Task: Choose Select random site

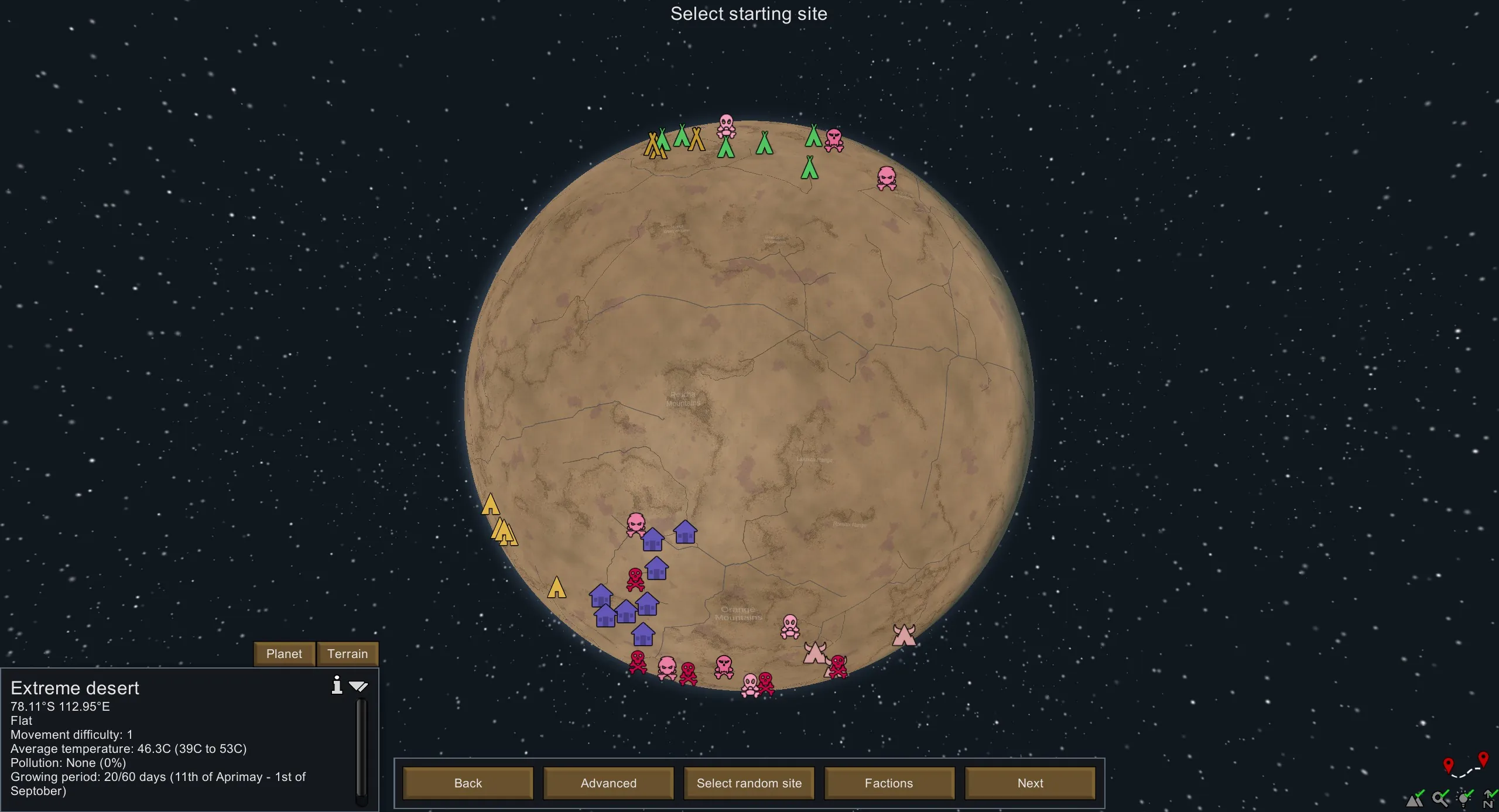Action: point(749,783)
